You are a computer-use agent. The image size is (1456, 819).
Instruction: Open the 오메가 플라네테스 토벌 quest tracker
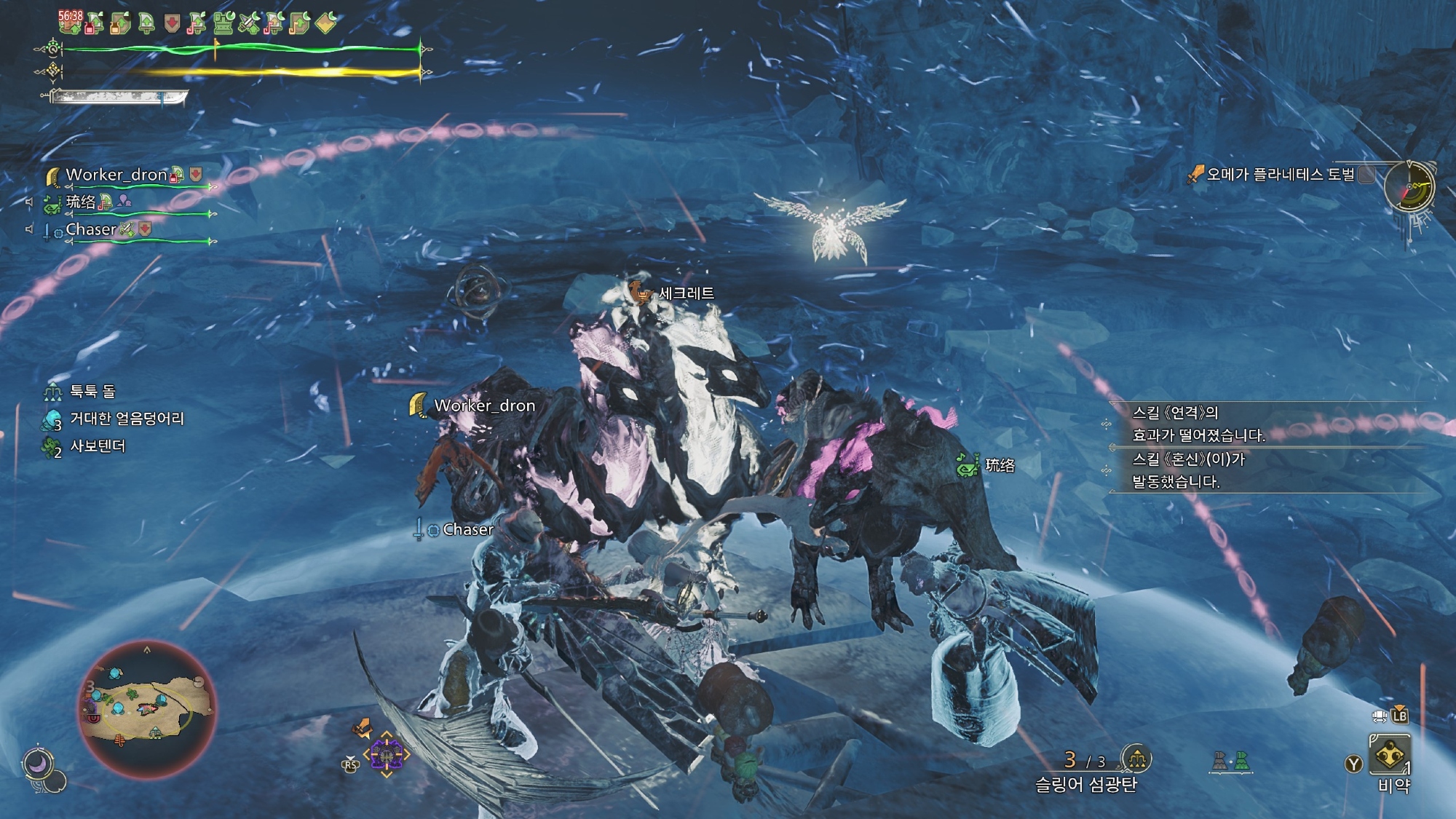(1280, 174)
